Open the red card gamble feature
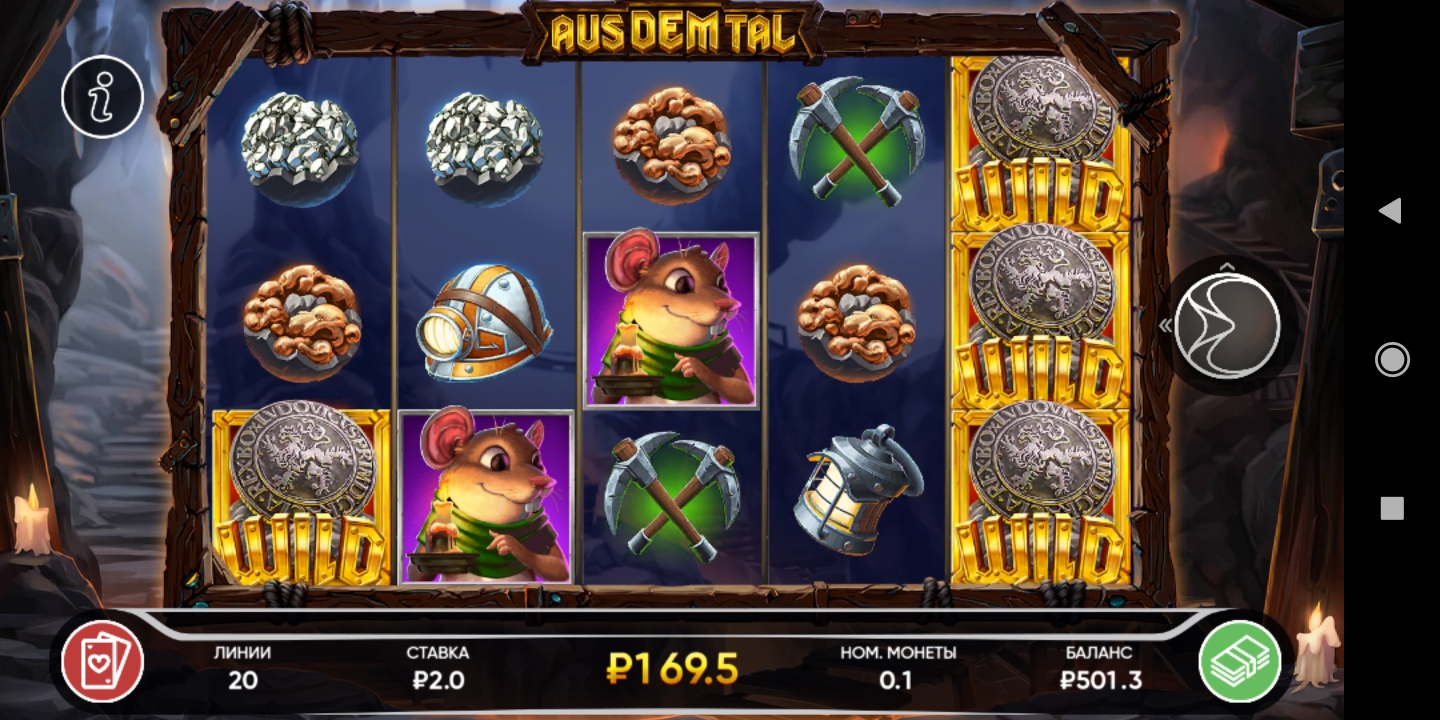 [x=103, y=661]
